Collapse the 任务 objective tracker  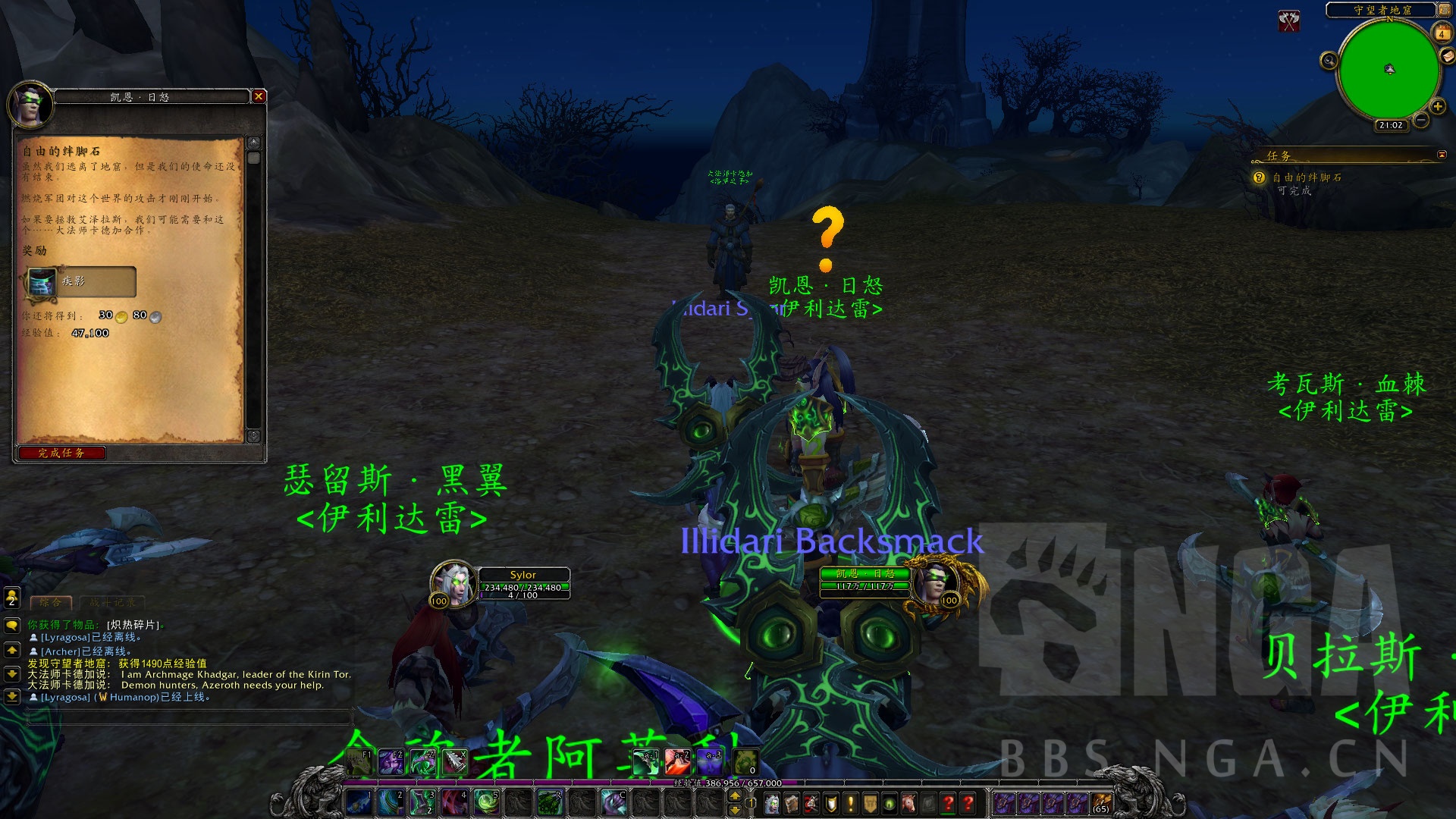coord(1442,155)
